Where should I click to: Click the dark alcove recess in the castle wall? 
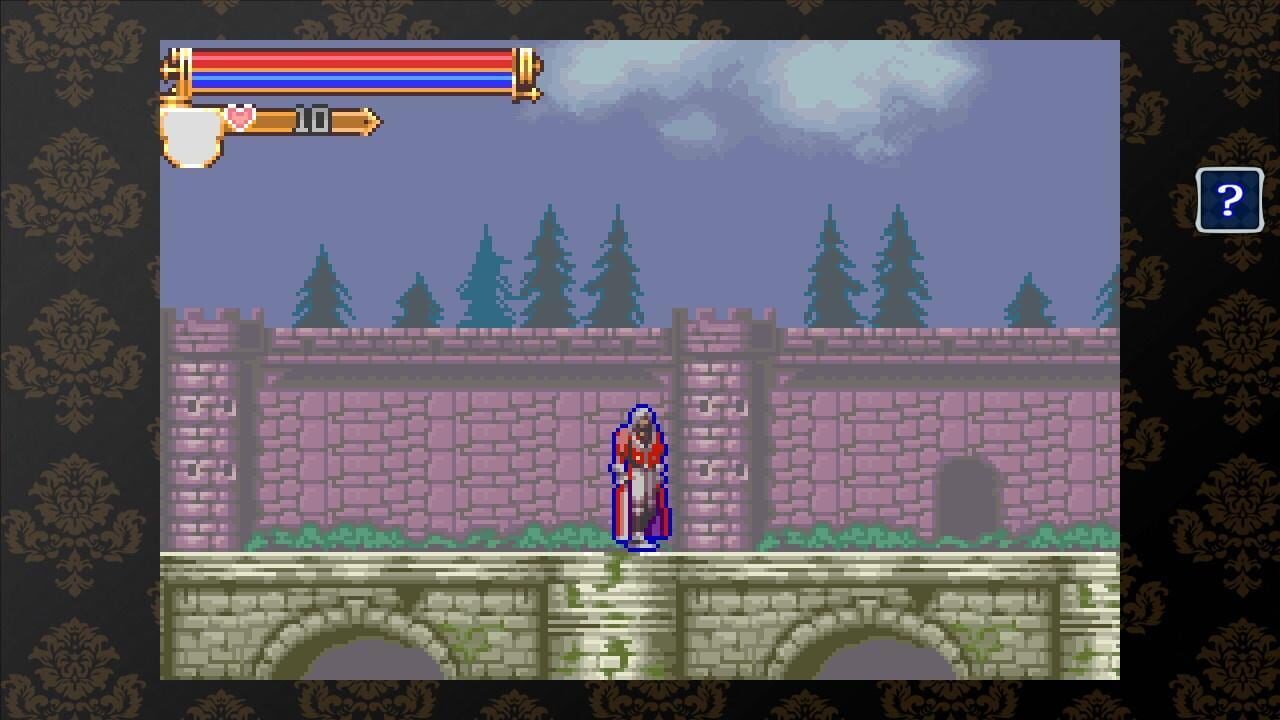click(x=967, y=495)
